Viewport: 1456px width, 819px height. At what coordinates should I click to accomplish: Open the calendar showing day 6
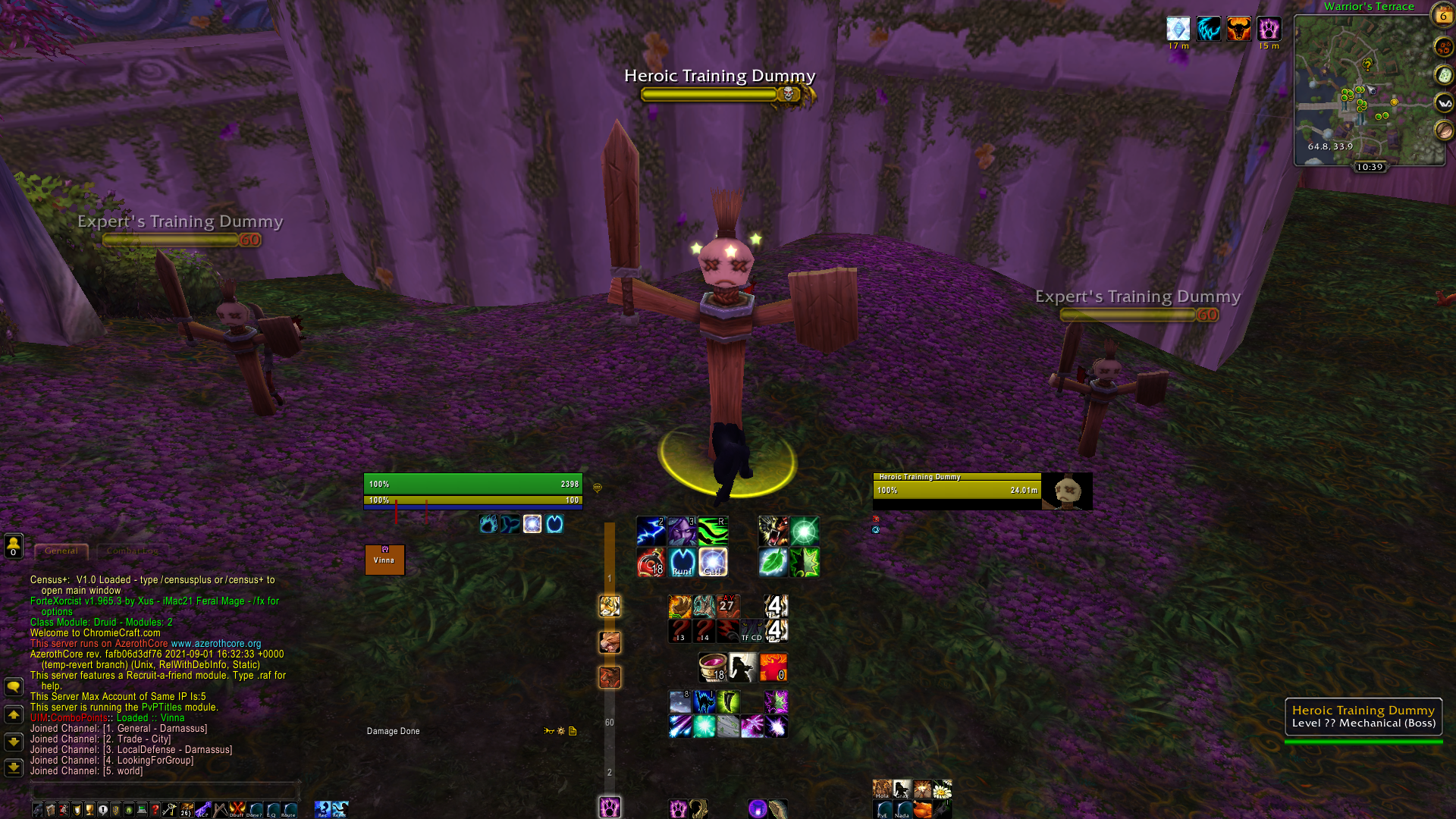1443,14
